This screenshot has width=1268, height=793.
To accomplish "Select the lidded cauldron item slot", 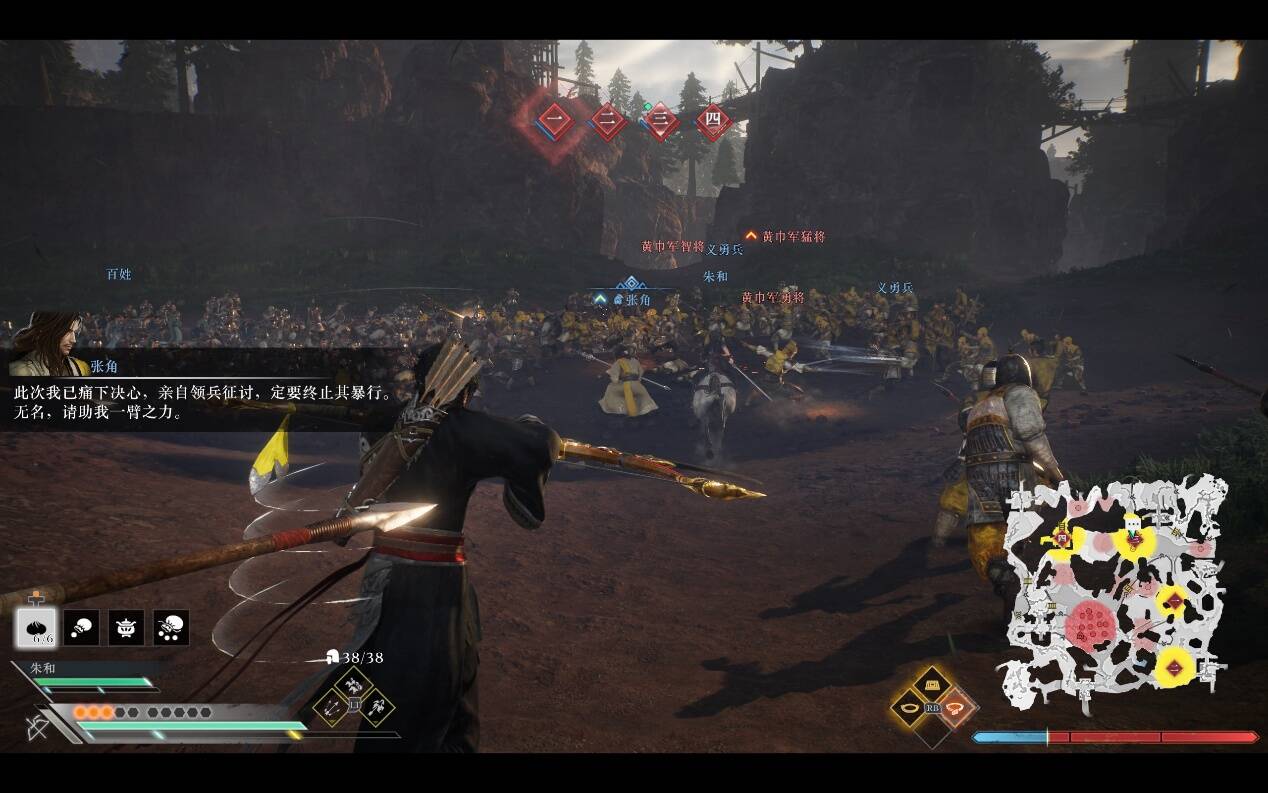I will (x=126, y=628).
